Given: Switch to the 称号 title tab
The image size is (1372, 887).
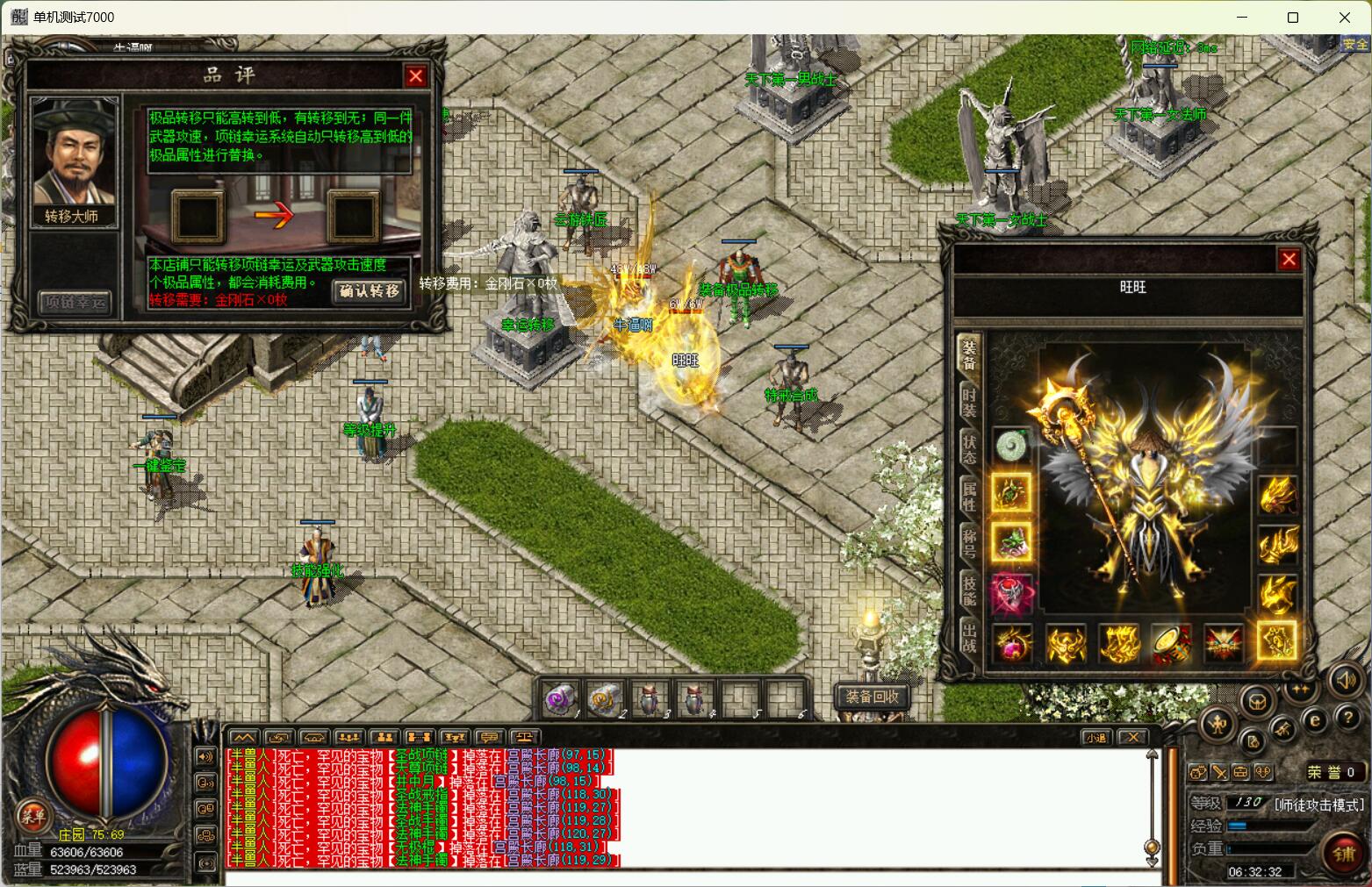Looking at the screenshot, I should click(x=969, y=543).
